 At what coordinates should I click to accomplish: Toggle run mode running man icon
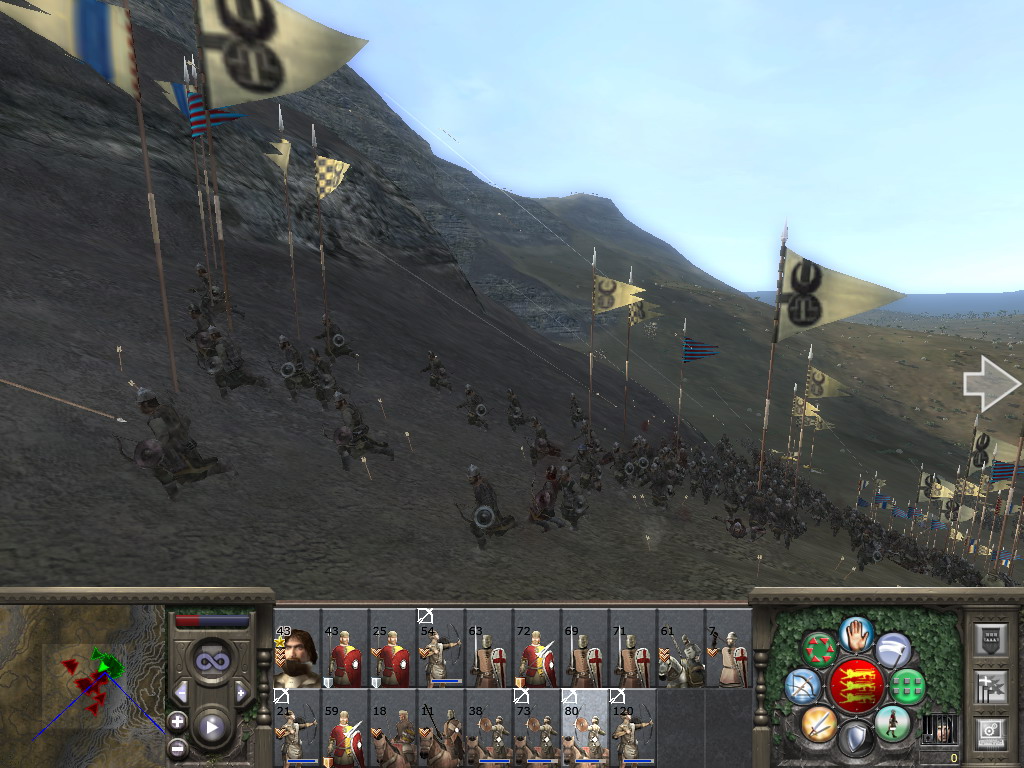point(892,723)
